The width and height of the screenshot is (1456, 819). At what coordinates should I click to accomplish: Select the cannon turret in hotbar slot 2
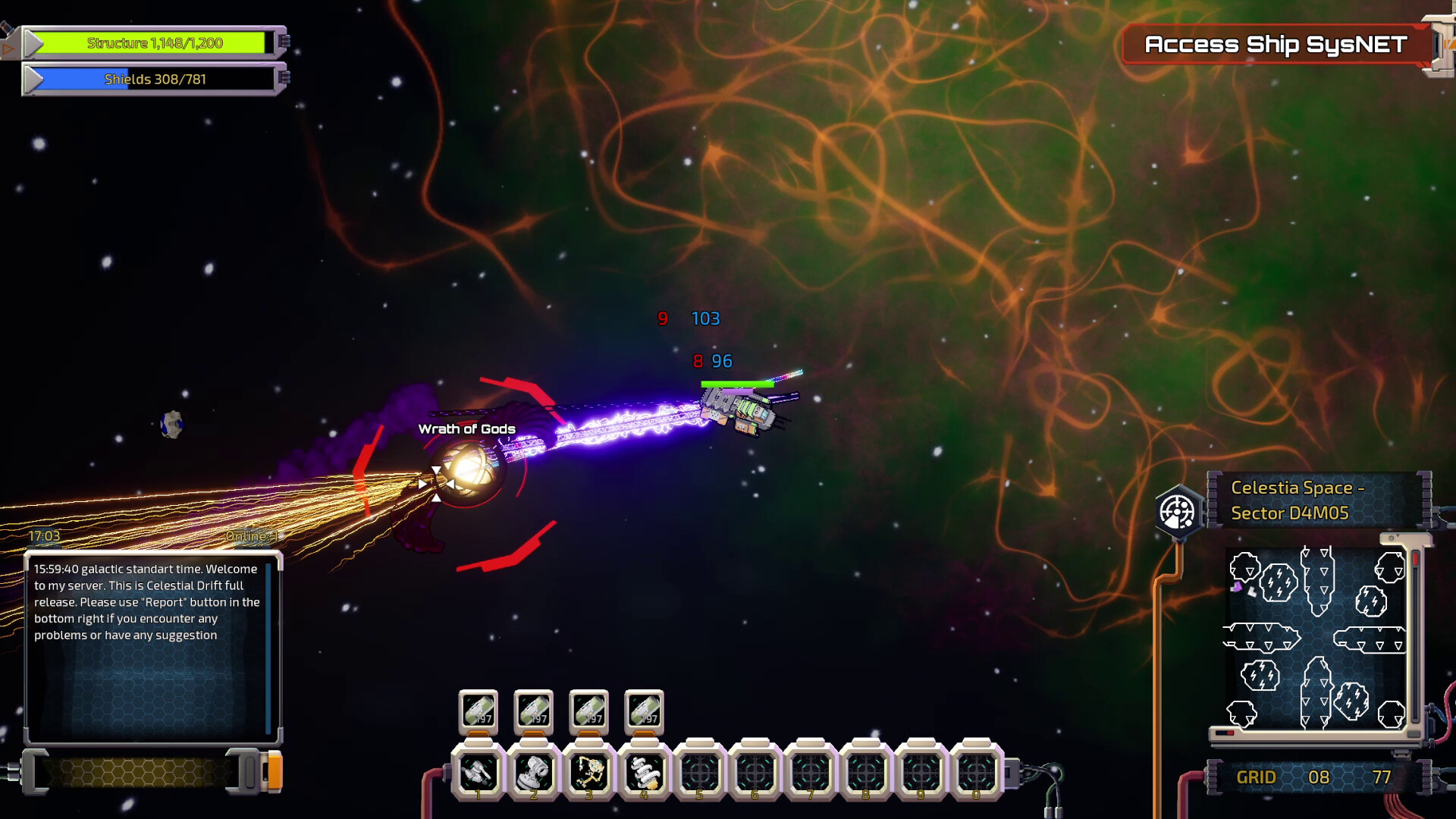click(x=534, y=773)
